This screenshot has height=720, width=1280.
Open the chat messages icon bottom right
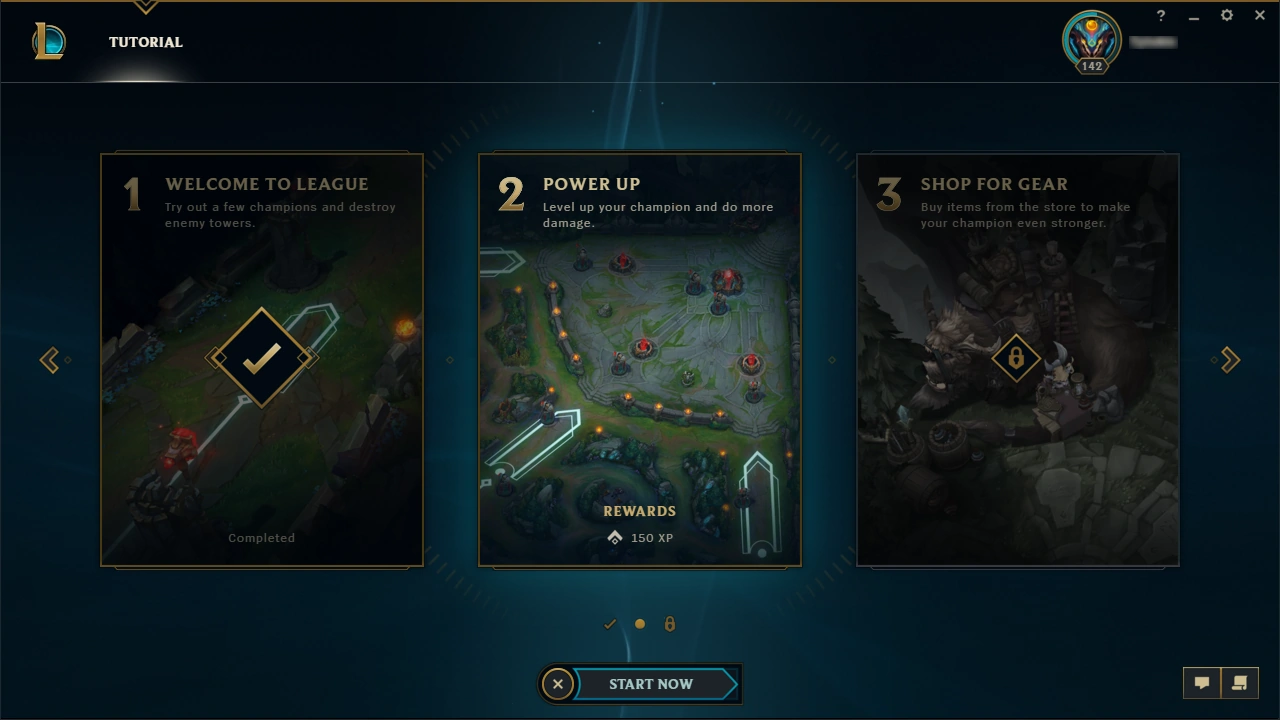point(1201,682)
